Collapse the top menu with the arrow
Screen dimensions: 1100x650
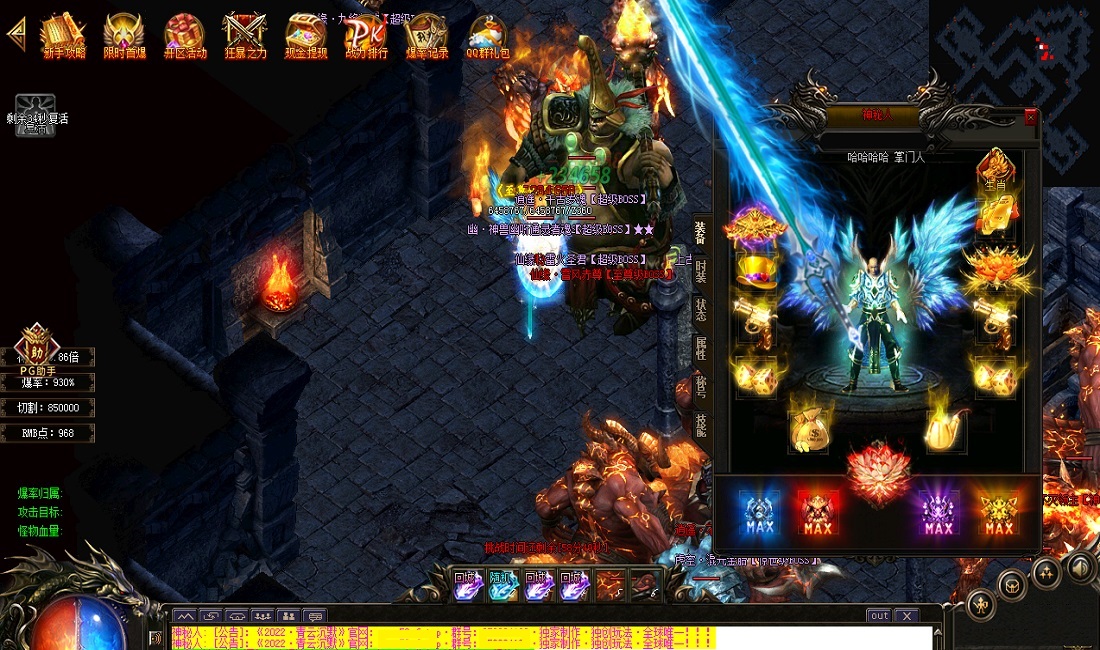tap(16, 32)
